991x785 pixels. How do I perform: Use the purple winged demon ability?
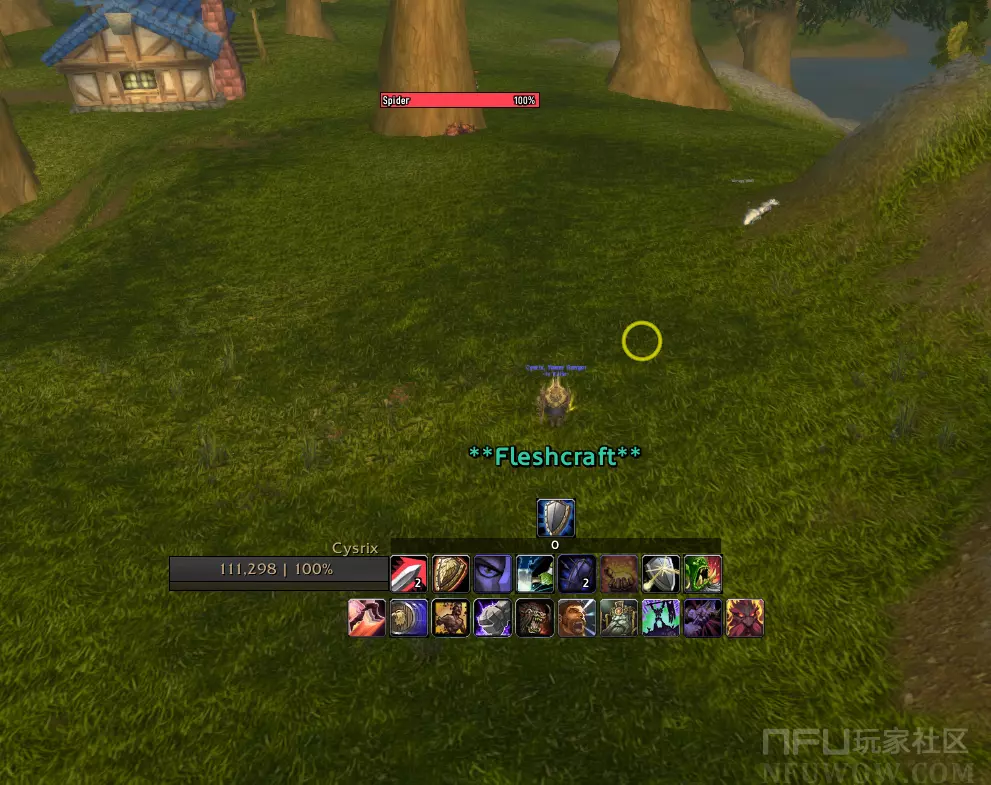click(x=703, y=618)
